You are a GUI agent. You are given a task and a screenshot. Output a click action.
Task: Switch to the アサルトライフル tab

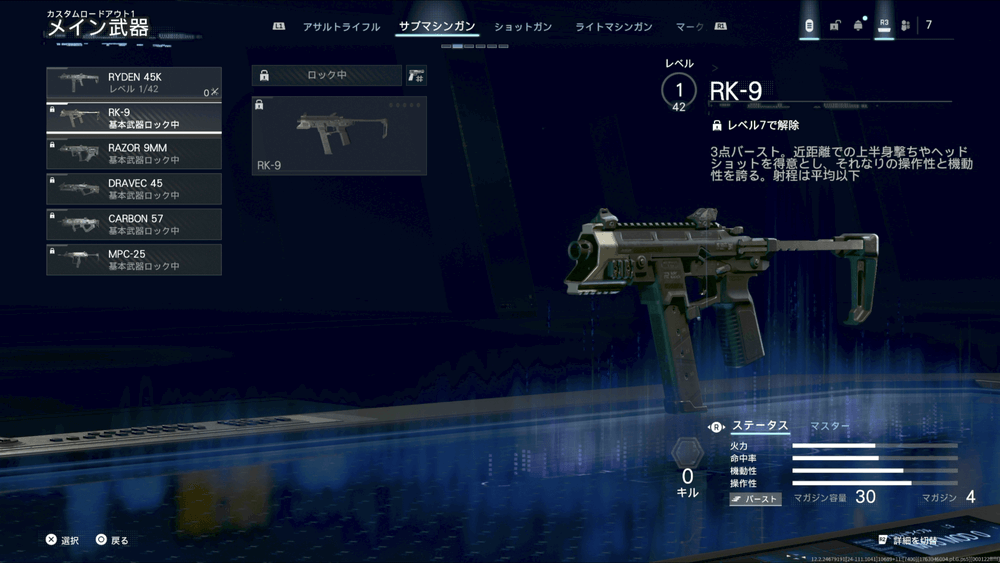(x=341, y=27)
